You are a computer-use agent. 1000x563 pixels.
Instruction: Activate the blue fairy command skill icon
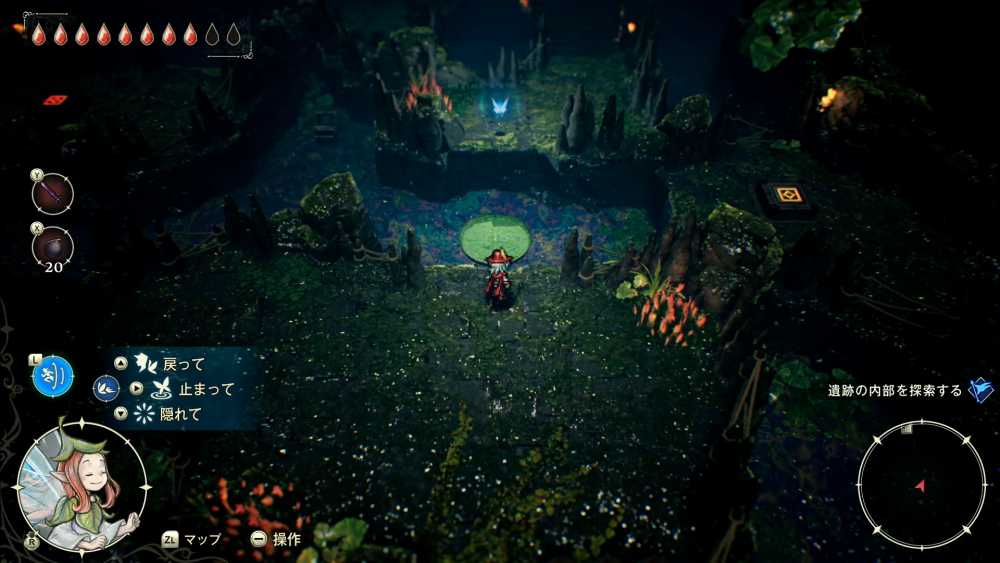(x=52, y=375)
